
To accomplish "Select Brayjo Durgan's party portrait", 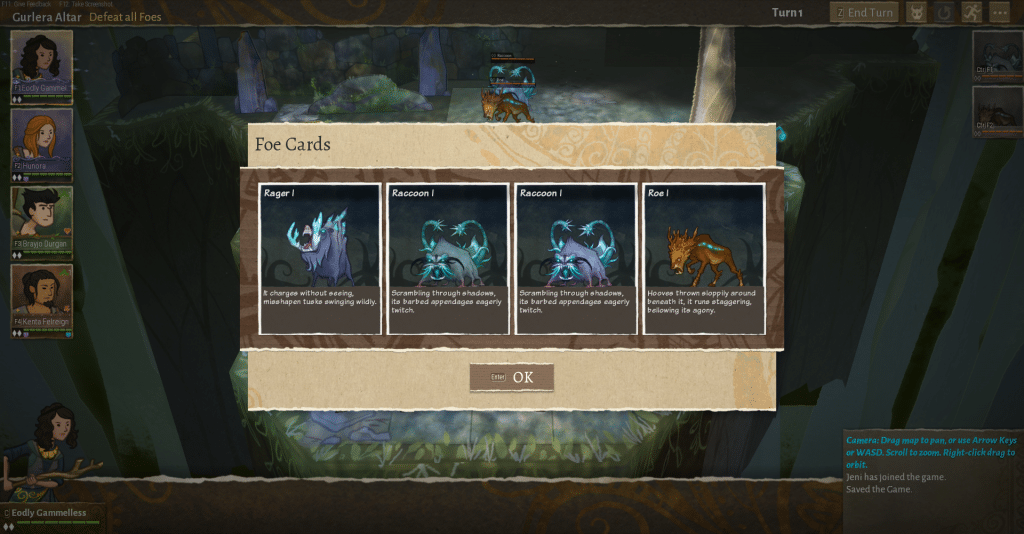I will [x=41, y=217].
